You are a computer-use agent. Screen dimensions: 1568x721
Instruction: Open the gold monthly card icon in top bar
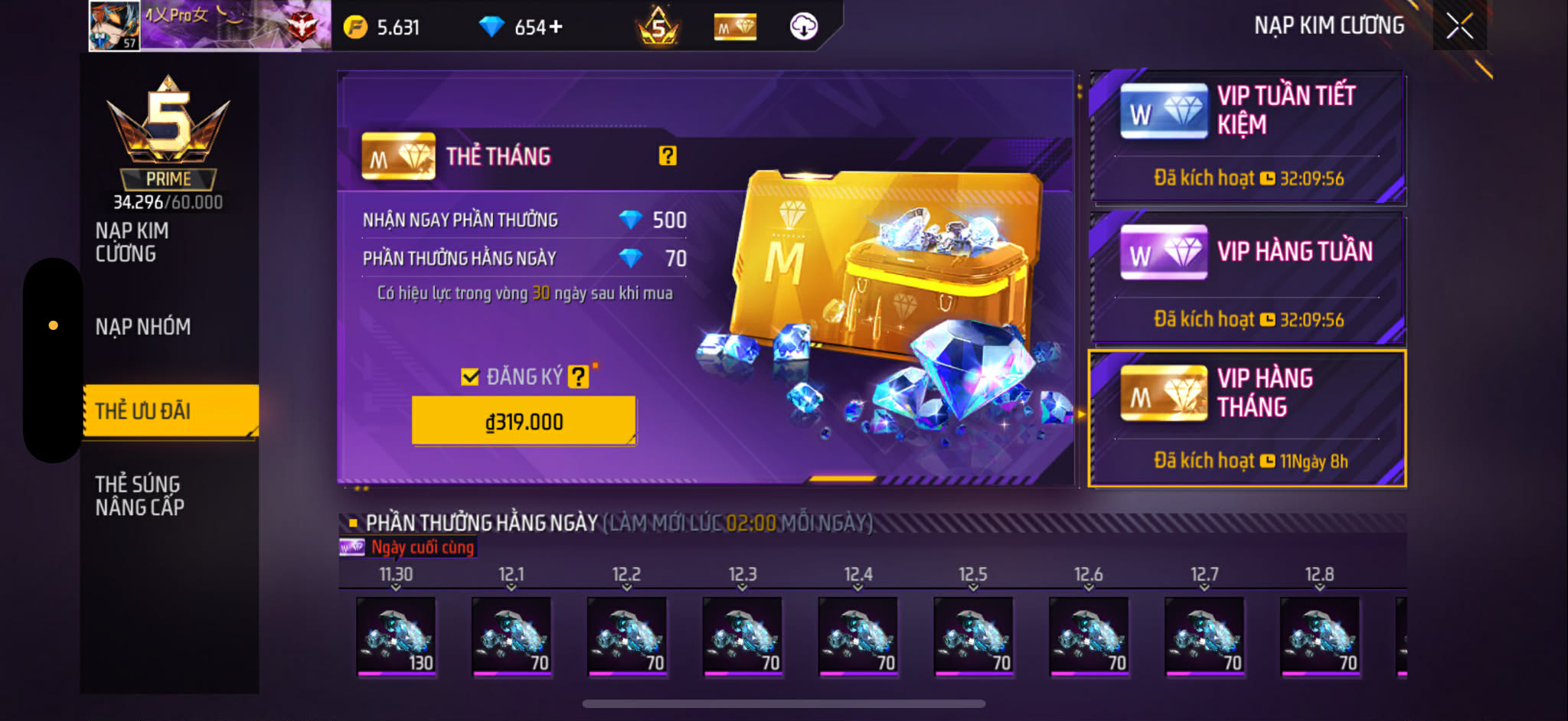coord(735,28)
